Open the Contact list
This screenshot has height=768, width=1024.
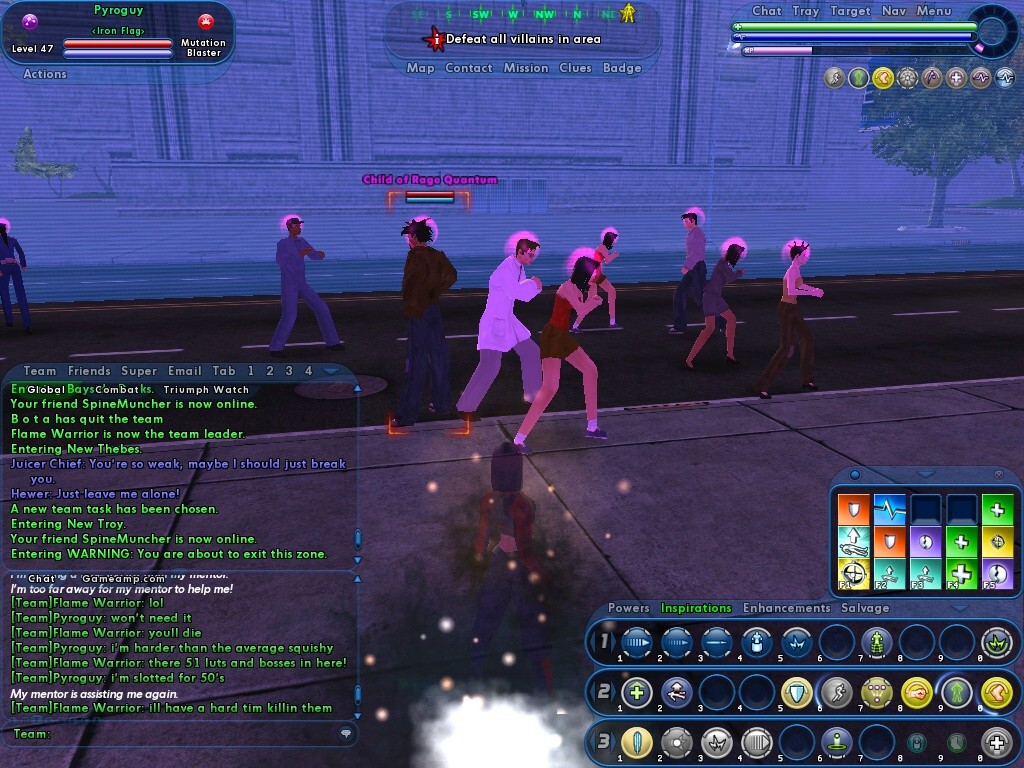click(468, 68)
